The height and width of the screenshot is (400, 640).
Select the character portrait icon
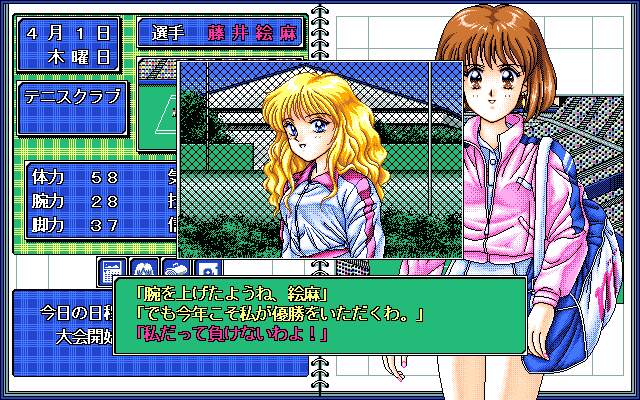point(143,271)
